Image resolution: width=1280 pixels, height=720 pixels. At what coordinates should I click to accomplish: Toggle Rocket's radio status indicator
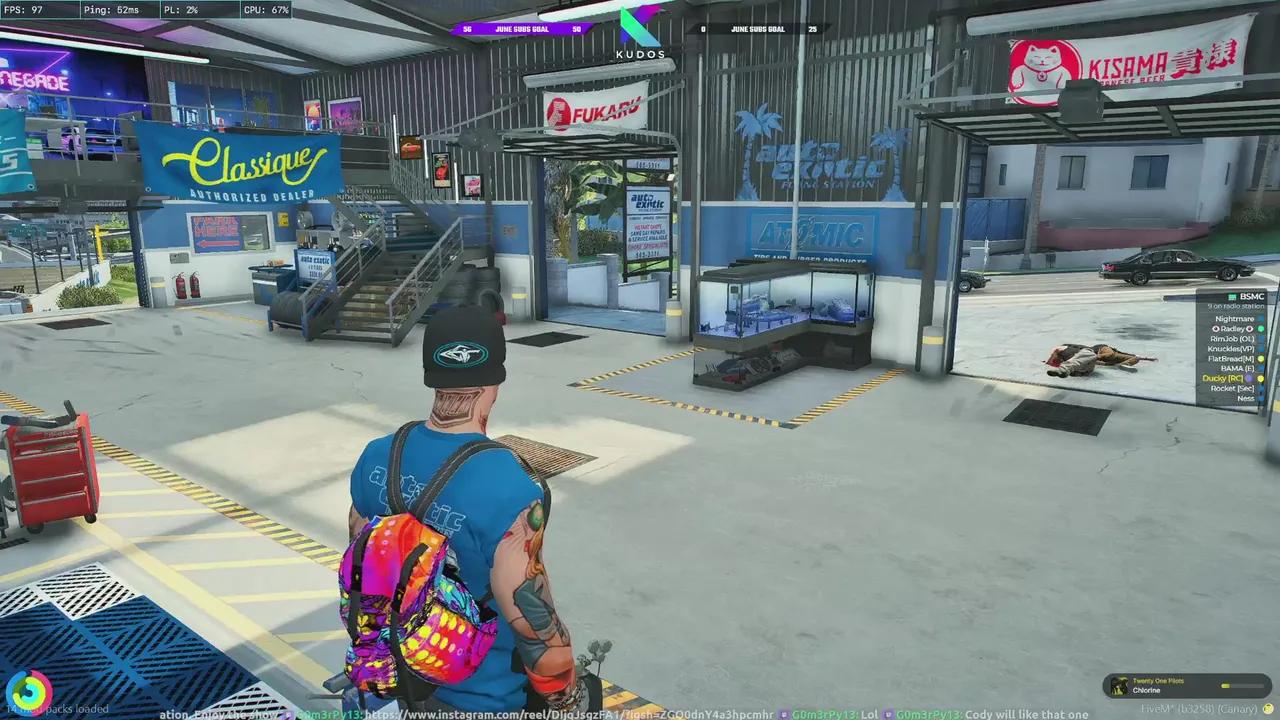coord(1260,388)
